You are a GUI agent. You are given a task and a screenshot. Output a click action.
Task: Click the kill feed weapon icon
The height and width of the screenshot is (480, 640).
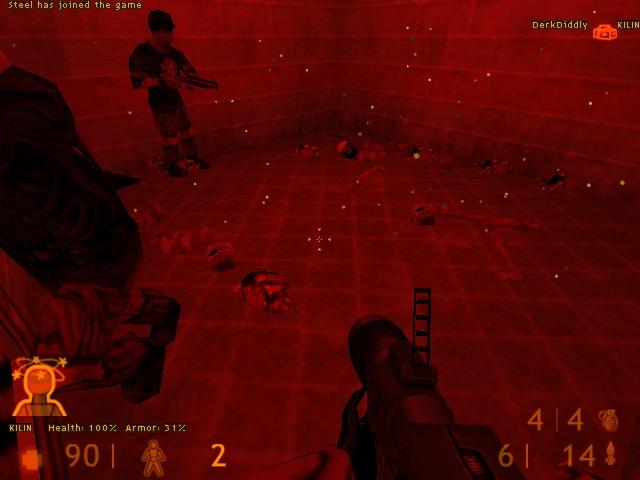tap(605, 32)
